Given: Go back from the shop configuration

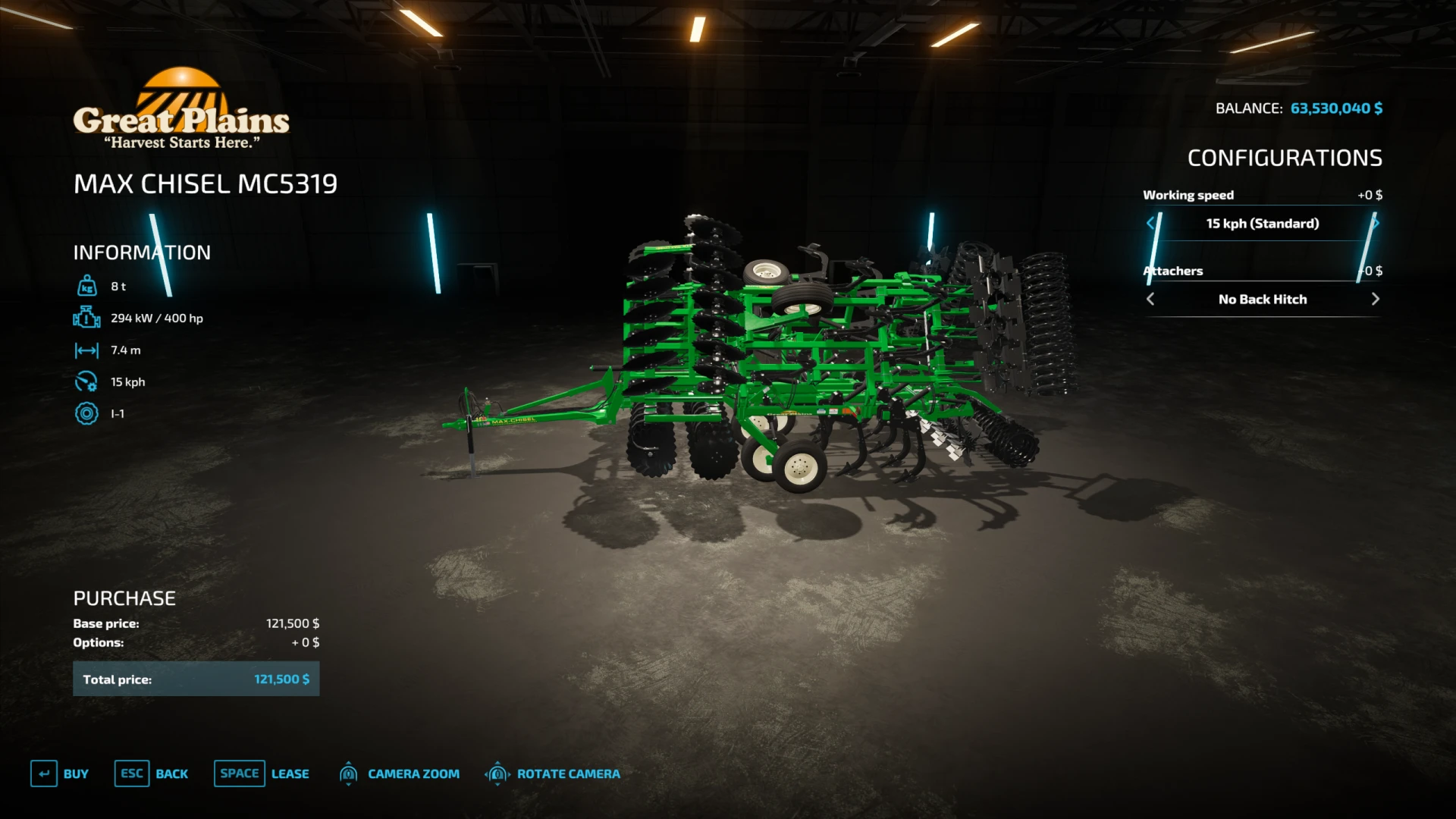Looking at the screenshot, I should click(152, 773).
